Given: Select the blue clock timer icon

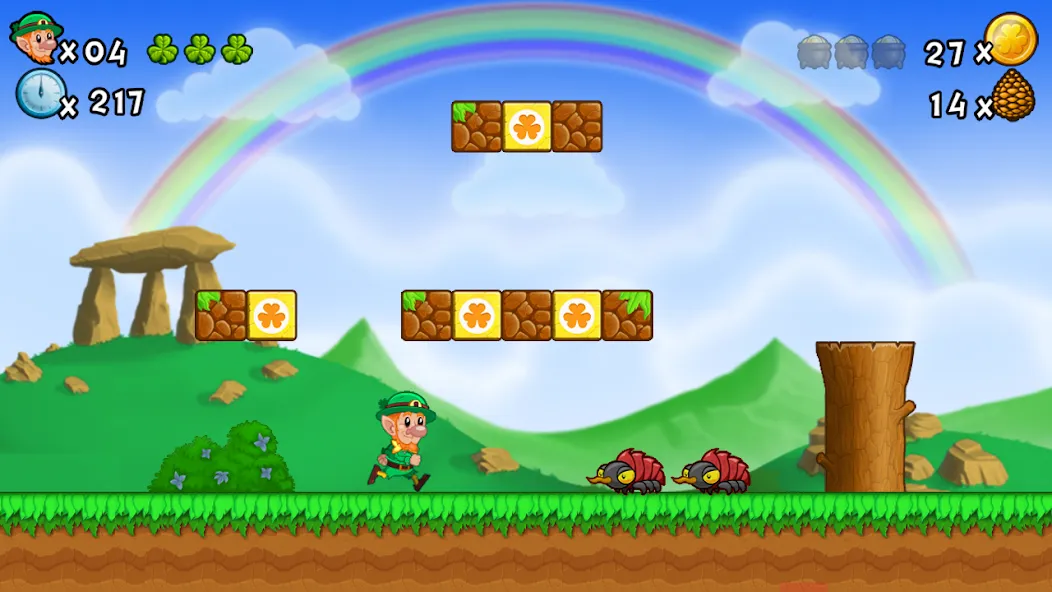Looking at the screenshot, I should 40,94.
